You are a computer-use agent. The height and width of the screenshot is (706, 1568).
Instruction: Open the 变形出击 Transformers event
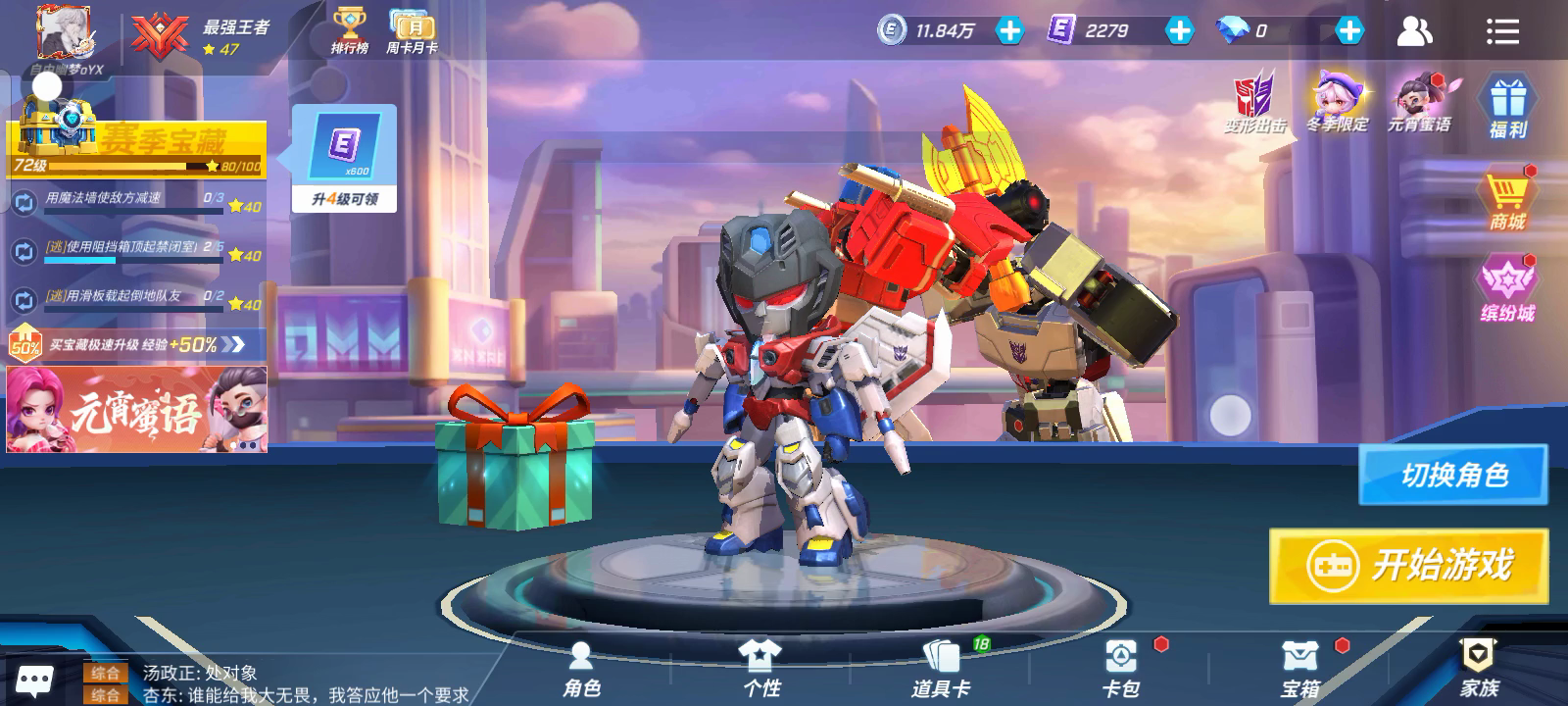click(1254, 103)
